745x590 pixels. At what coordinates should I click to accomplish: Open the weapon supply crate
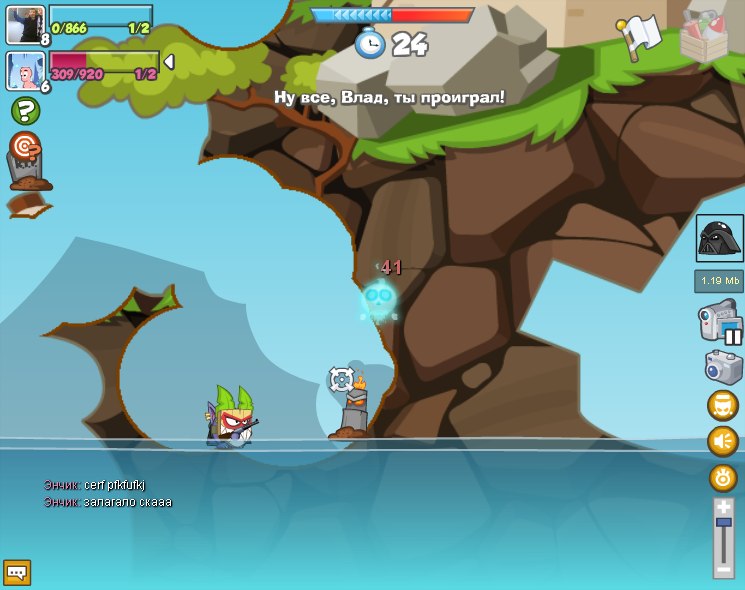pos(703,37)
